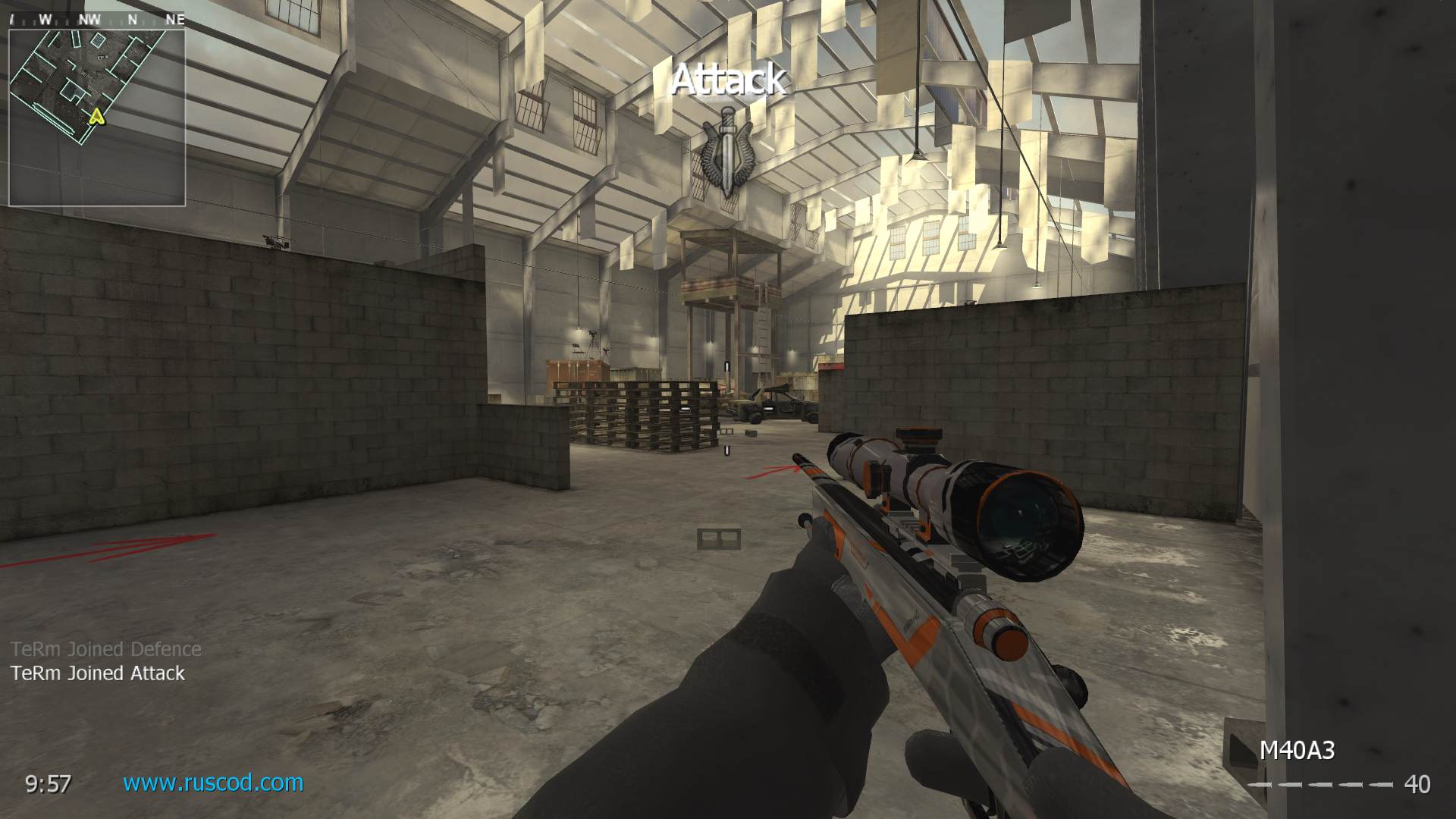1456x819 pixels.
Task: Open the www.ruscod.com link
Action: pos(213,783)
